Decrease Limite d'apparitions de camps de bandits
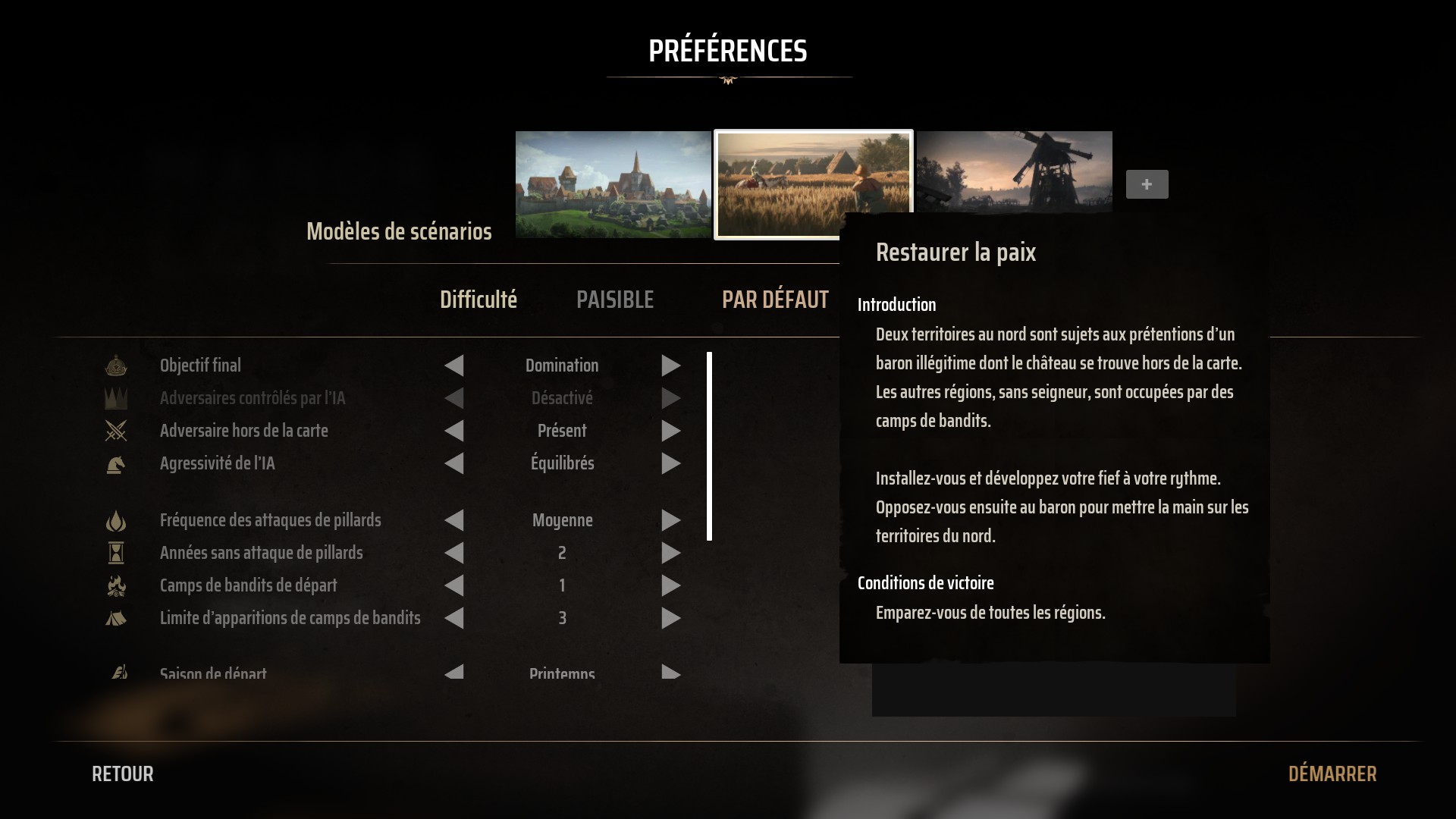 pos(454,618)
